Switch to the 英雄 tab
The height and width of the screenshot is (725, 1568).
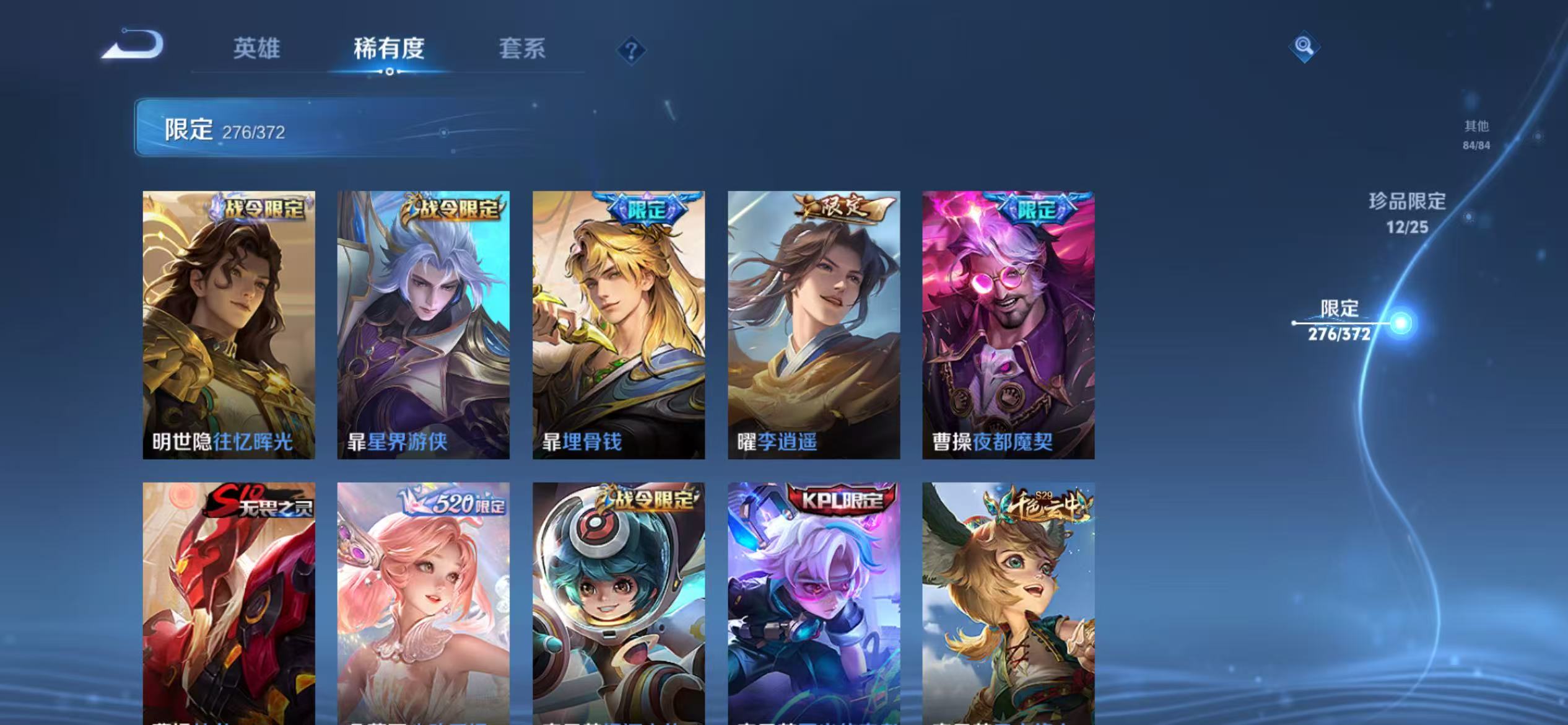pos(256,50)
